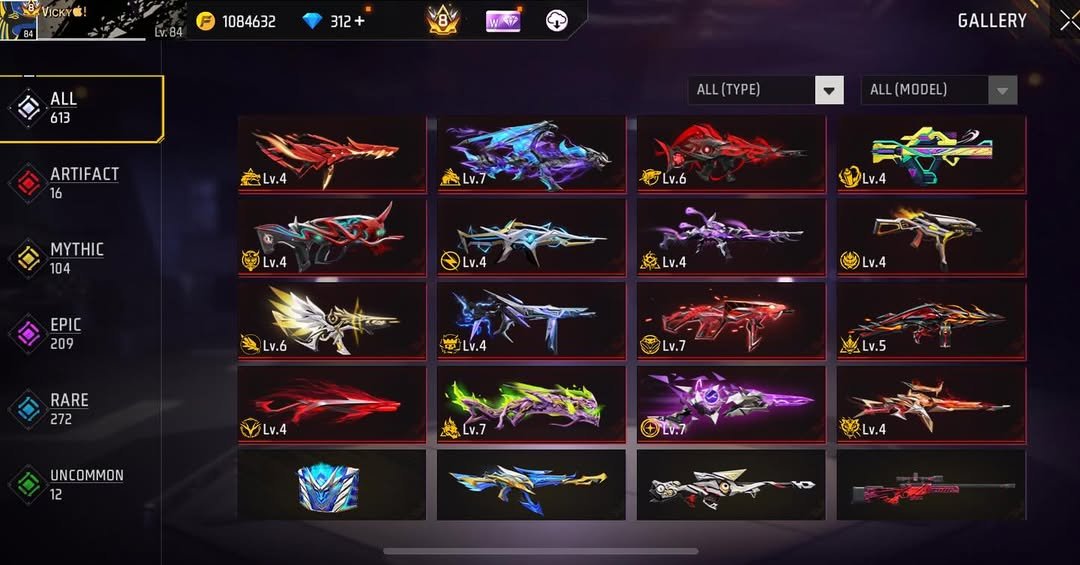Choose the rainbow neon Lv.4 gun skin
This screenshot has width=1080, height=565.
click(931, 153)
